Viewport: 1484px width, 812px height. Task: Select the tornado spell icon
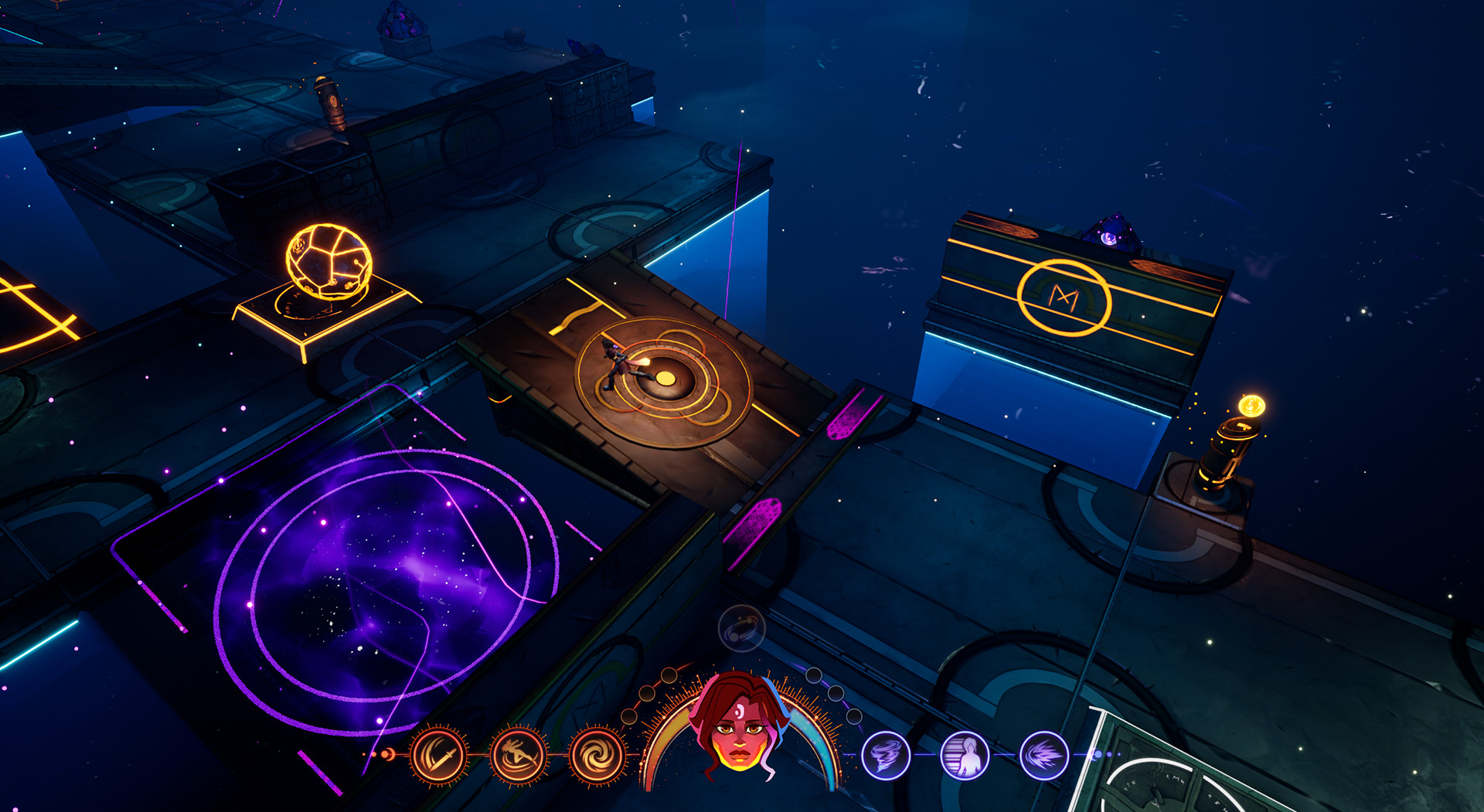coord(886,754)
